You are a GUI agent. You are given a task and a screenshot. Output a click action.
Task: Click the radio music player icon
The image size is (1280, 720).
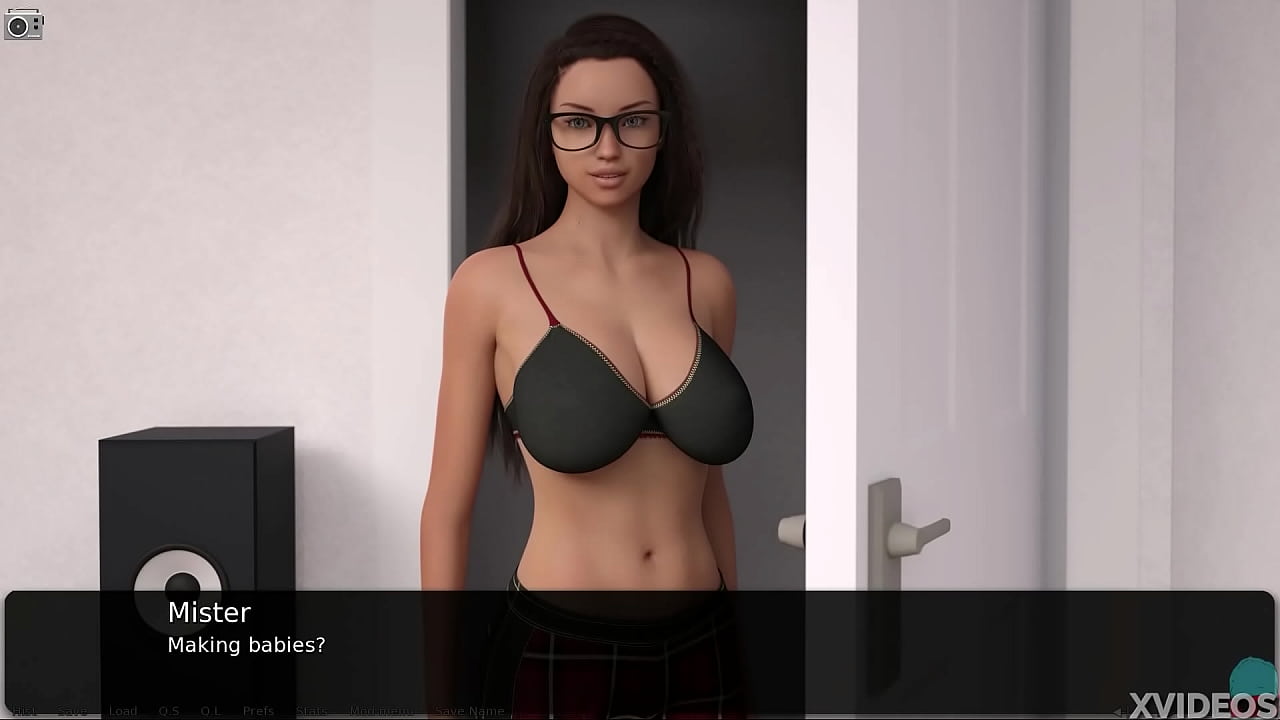tap(23, 25)
